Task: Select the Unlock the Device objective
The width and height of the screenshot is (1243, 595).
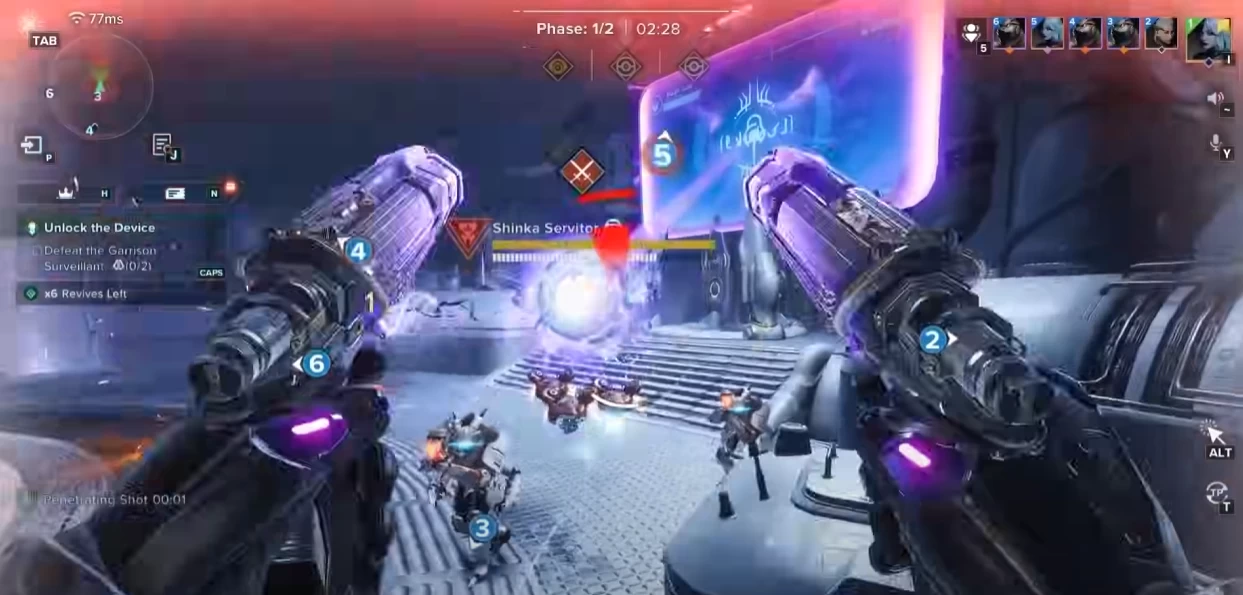Action: click(98, 228)
